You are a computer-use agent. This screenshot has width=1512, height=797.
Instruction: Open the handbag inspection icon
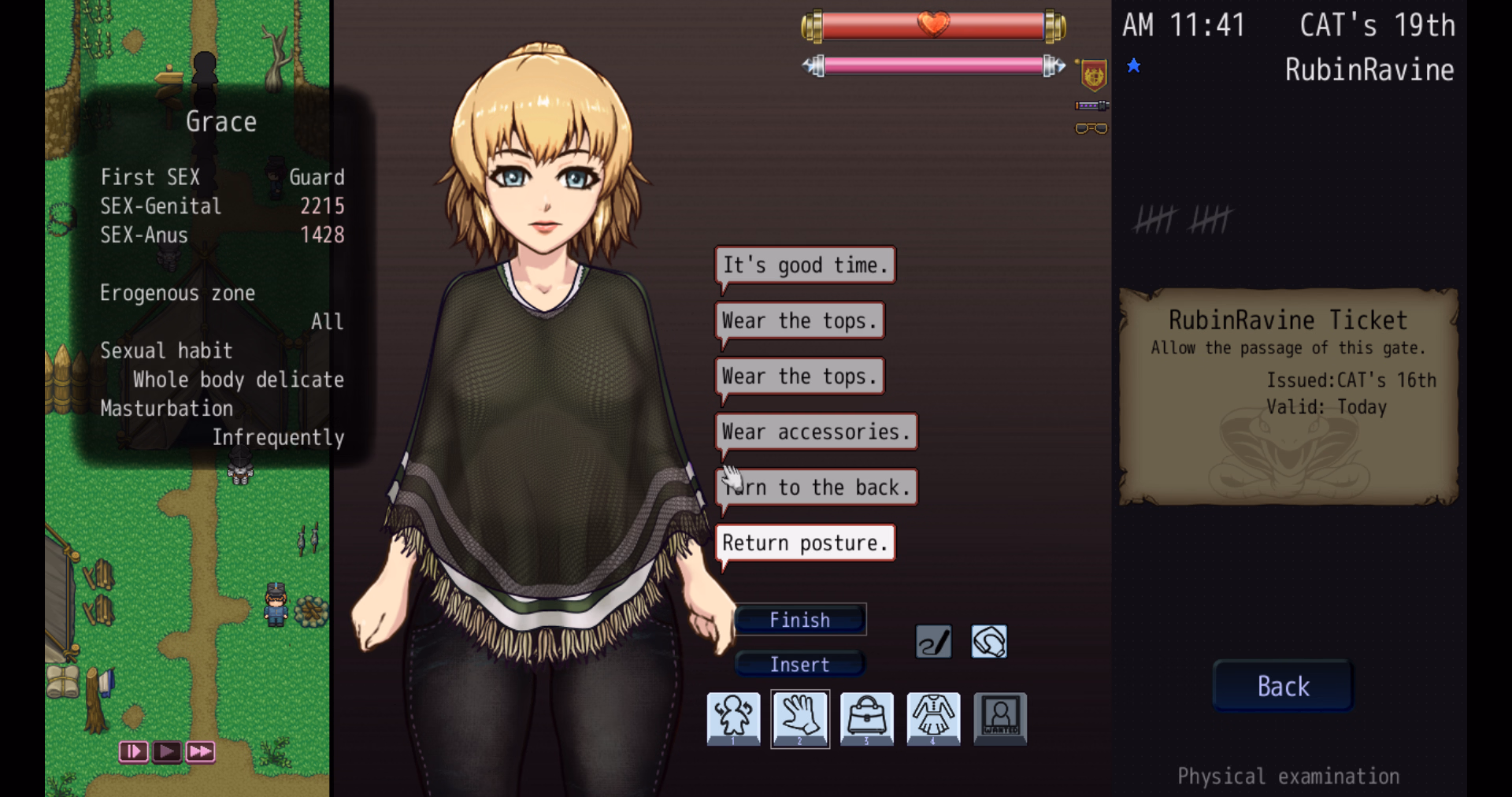point(866,717)
